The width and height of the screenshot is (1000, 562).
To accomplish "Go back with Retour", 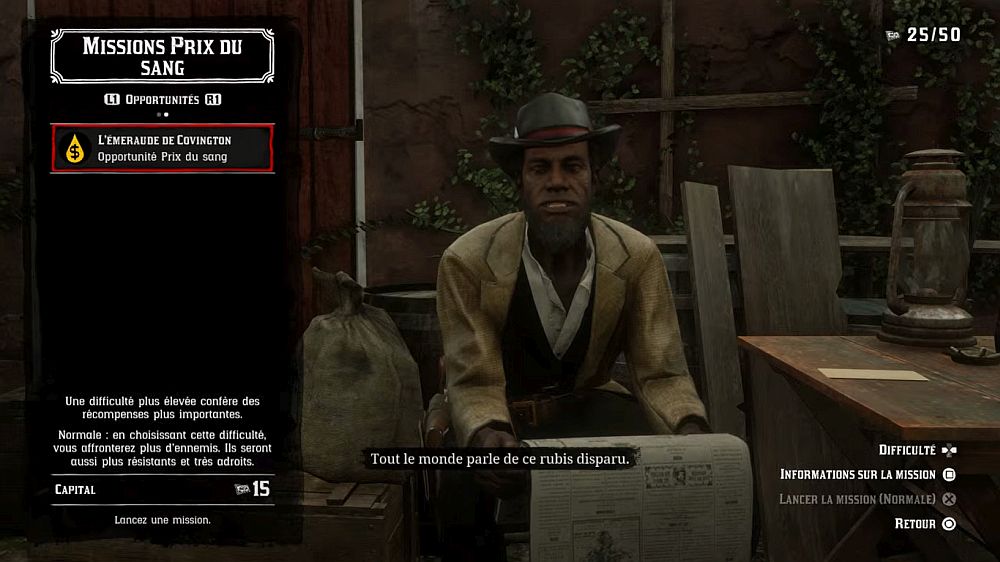I will pyautogui.click(x=924, y=524).
